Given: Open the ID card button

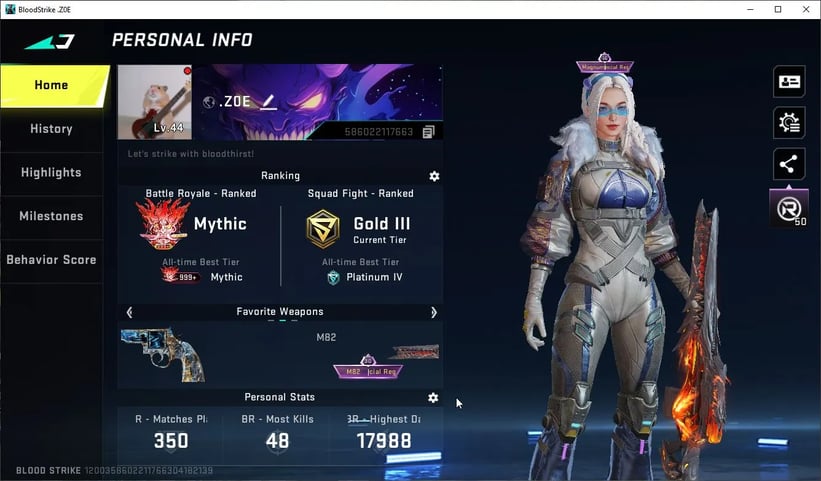Looking at the screenshot, I should coord(789,82).
